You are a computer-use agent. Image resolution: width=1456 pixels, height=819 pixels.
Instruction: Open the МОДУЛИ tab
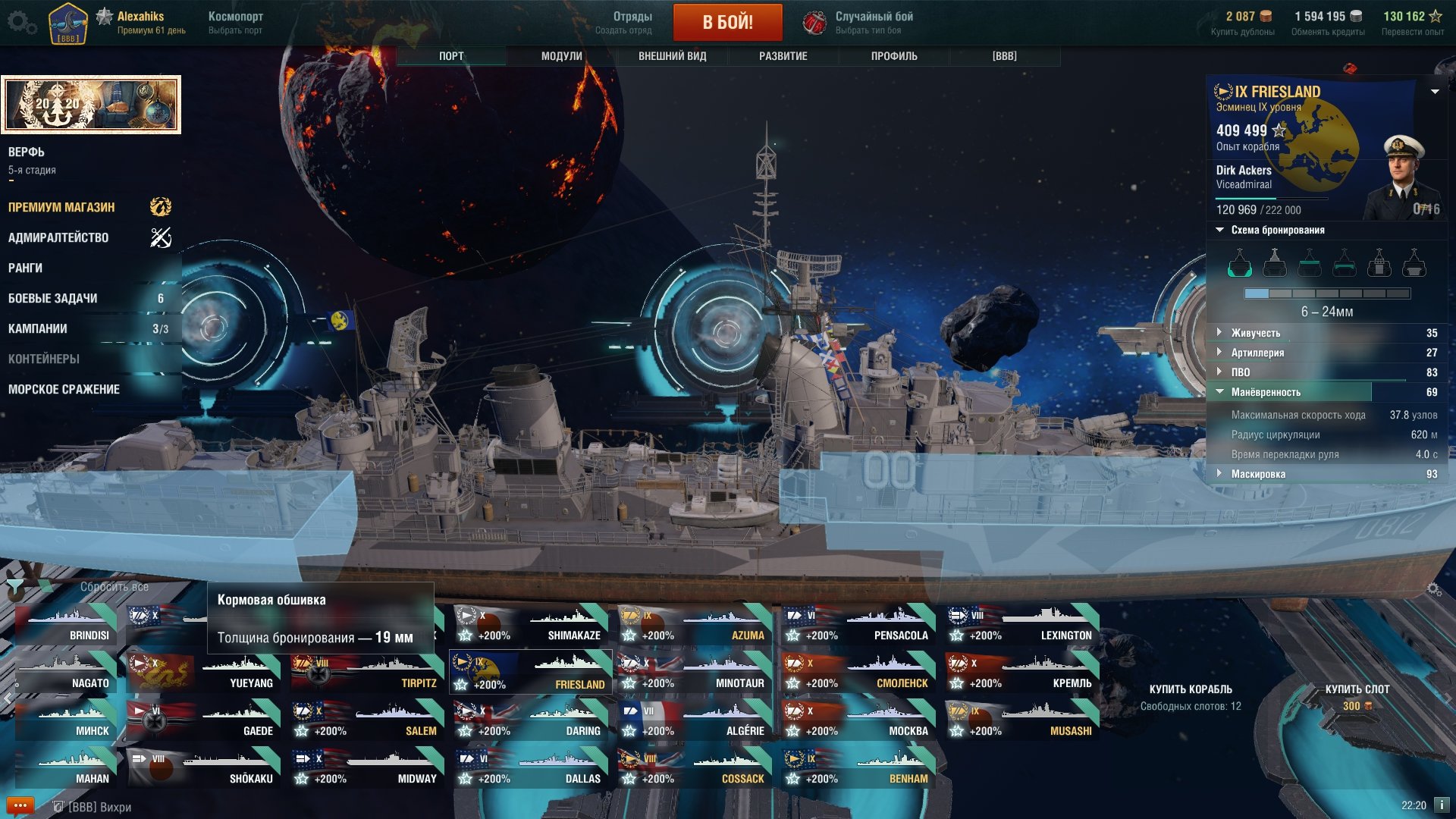pos(561,56)
